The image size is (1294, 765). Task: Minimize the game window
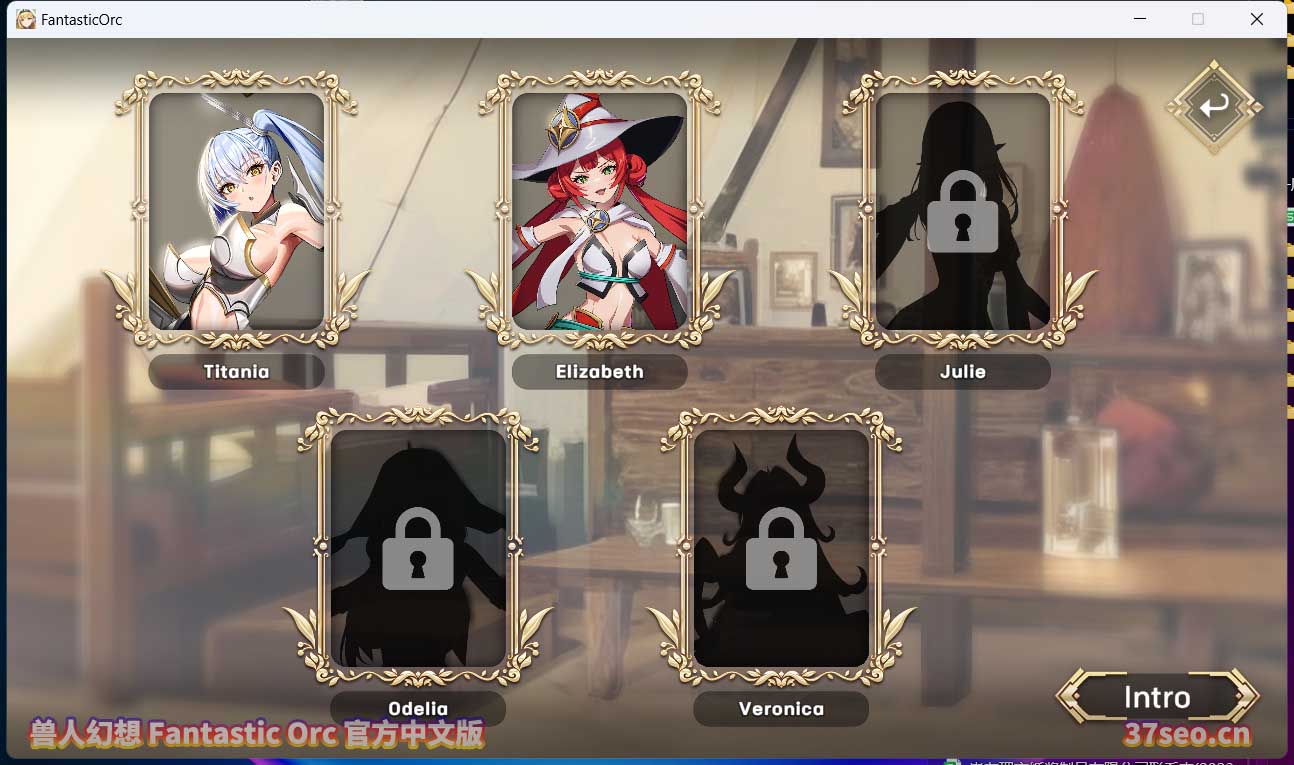[x=1141, y=19]
